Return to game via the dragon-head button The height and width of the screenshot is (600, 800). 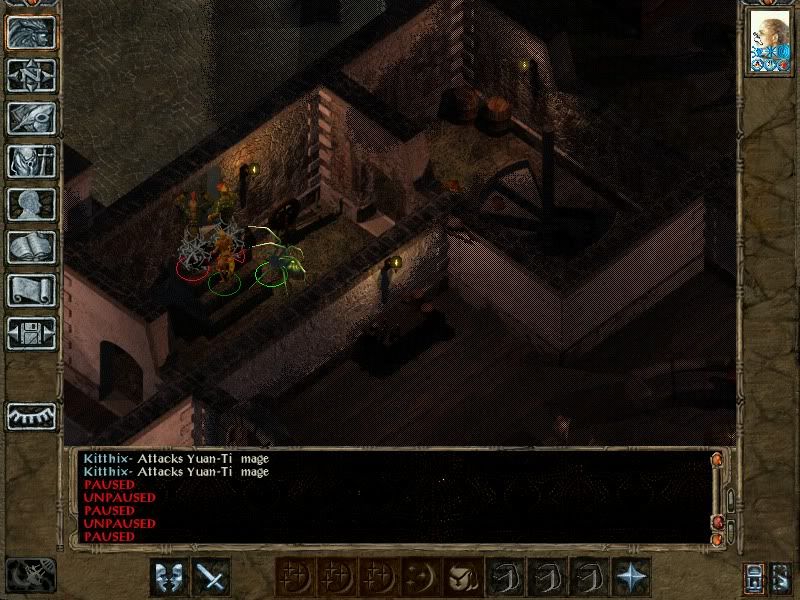[32, 32]
